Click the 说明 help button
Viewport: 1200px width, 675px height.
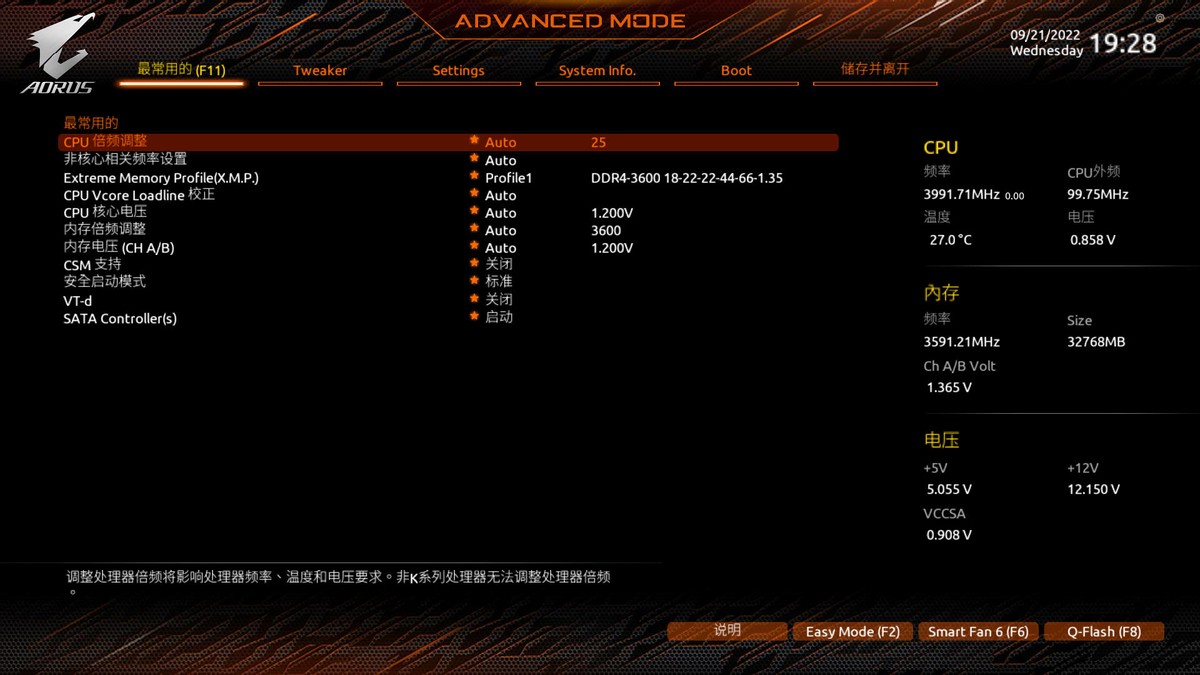pyautogui.click(x=727, y=631)
